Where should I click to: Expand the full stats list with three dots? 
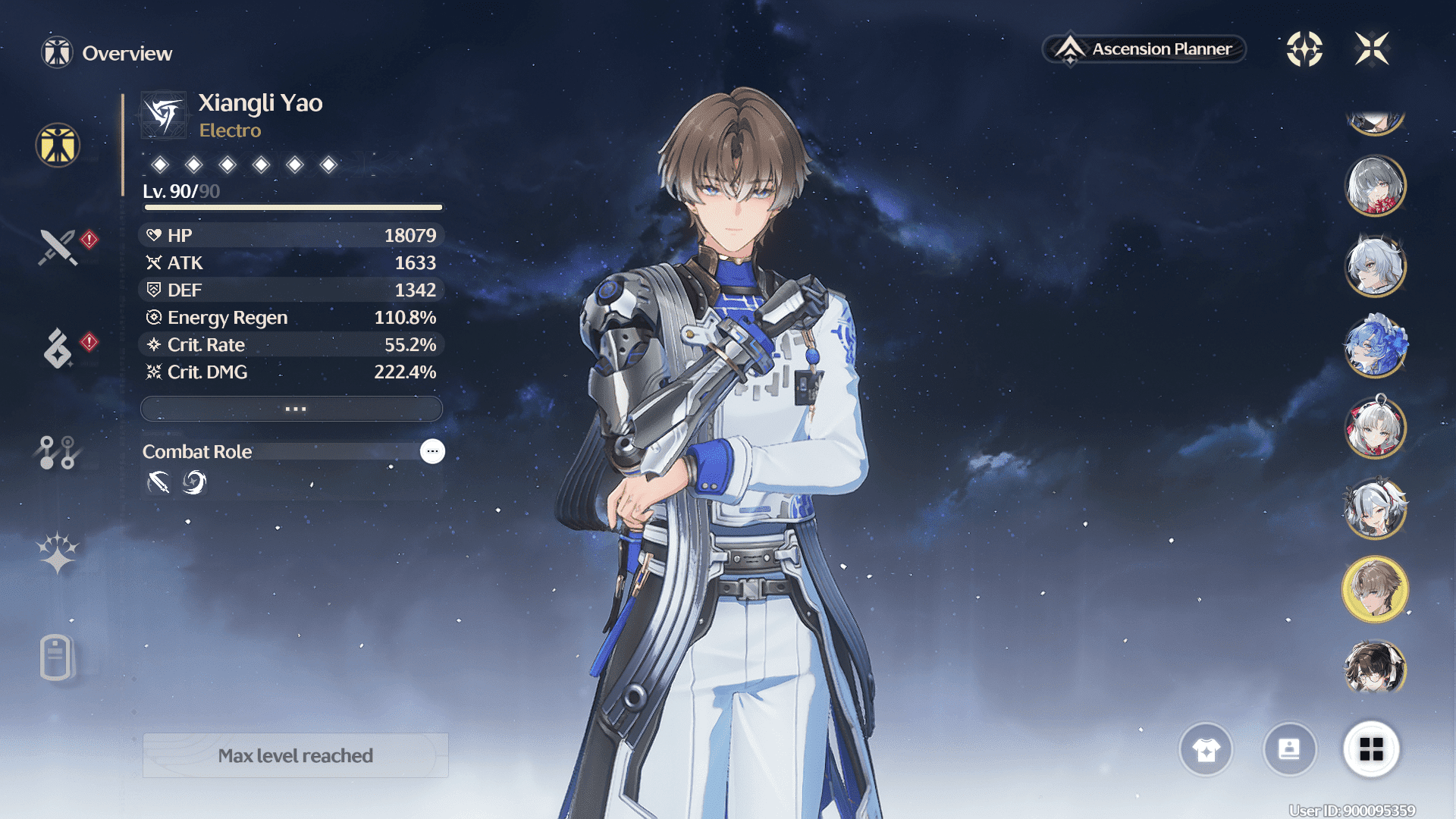292,409
